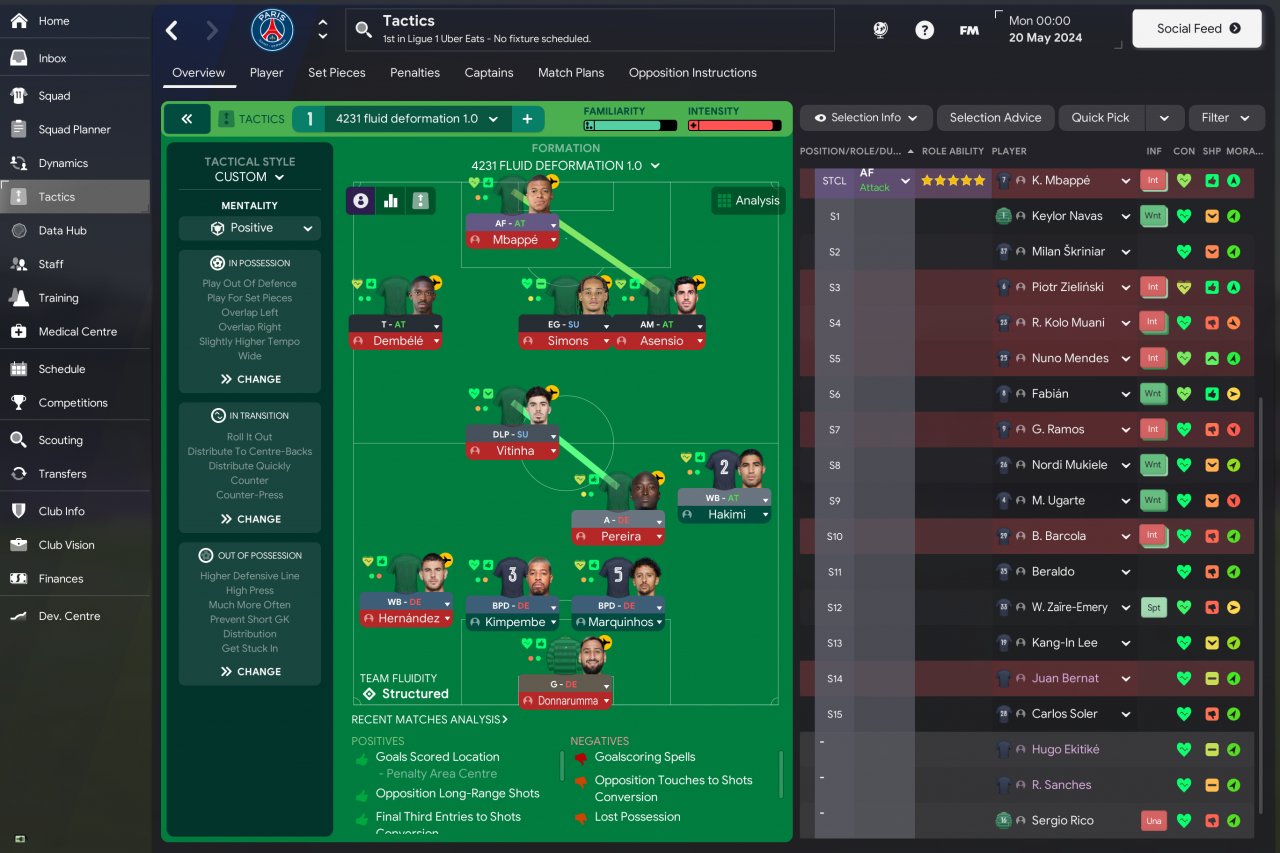Open the Filter dropdown
The width and height of the screenshot is (1280, 853).
tap(1226, 118)
